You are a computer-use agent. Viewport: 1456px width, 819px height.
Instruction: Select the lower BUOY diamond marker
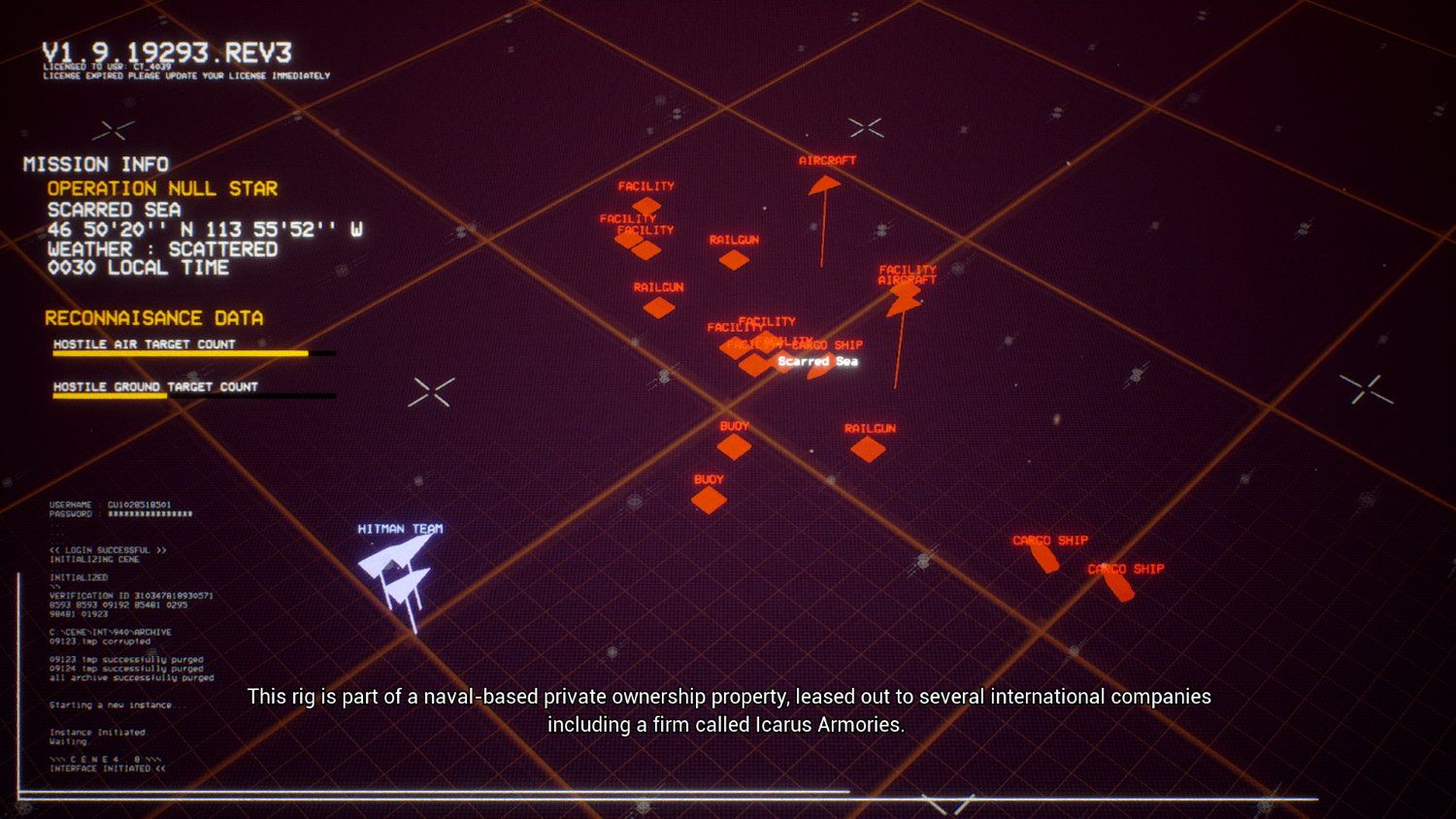709,497
